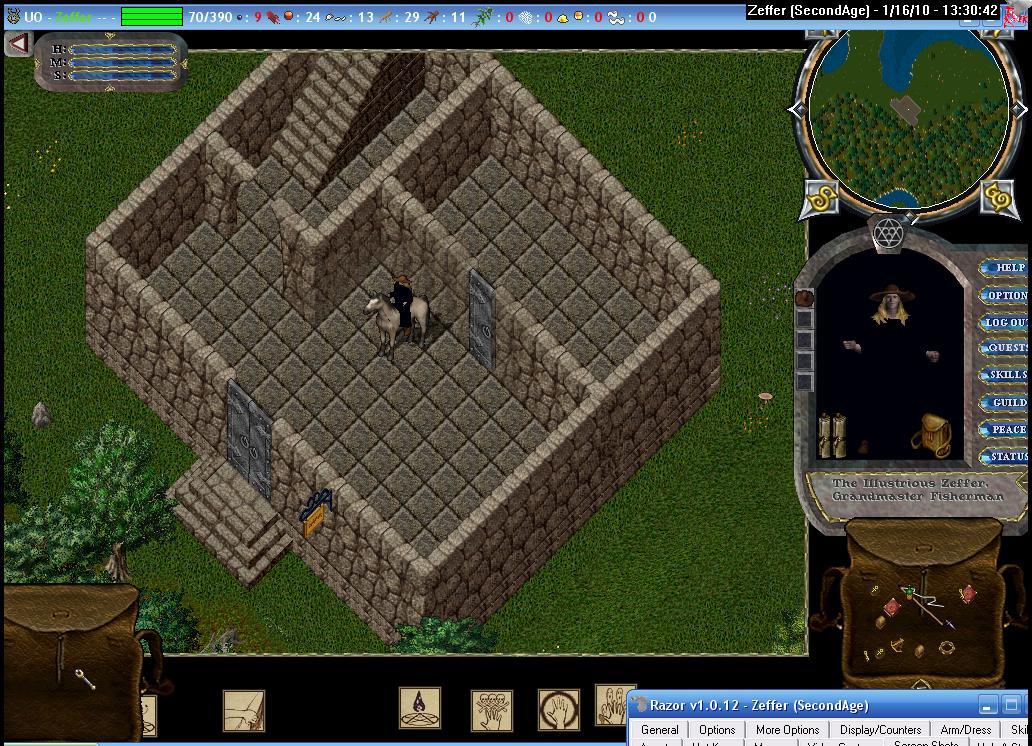The width and height of the screenshot is (1032, 746).
Task: Toggle the Peace/War mode button
Action: tap(1005, 429)
